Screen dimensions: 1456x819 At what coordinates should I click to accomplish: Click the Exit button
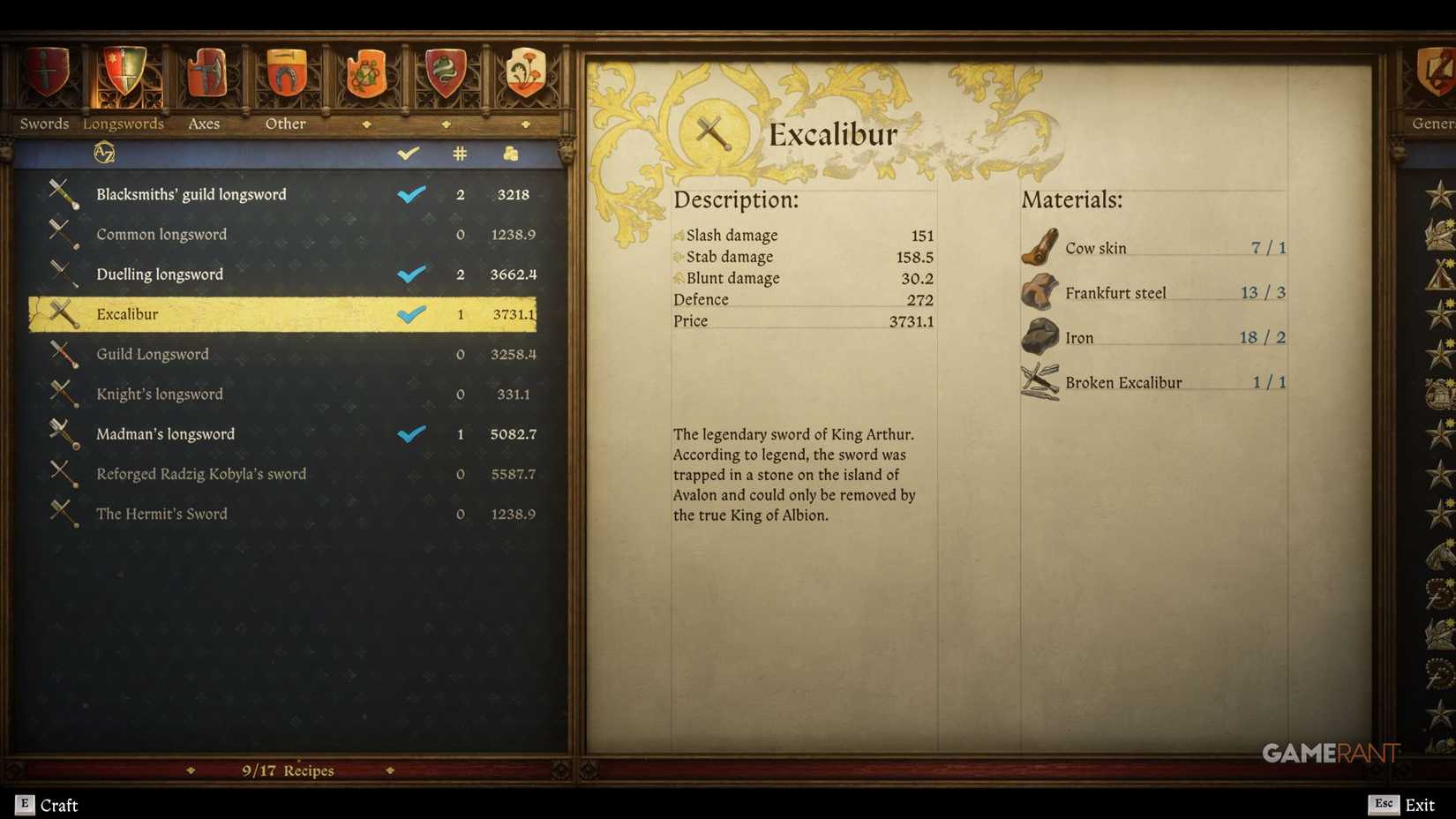click(1419, 805)
